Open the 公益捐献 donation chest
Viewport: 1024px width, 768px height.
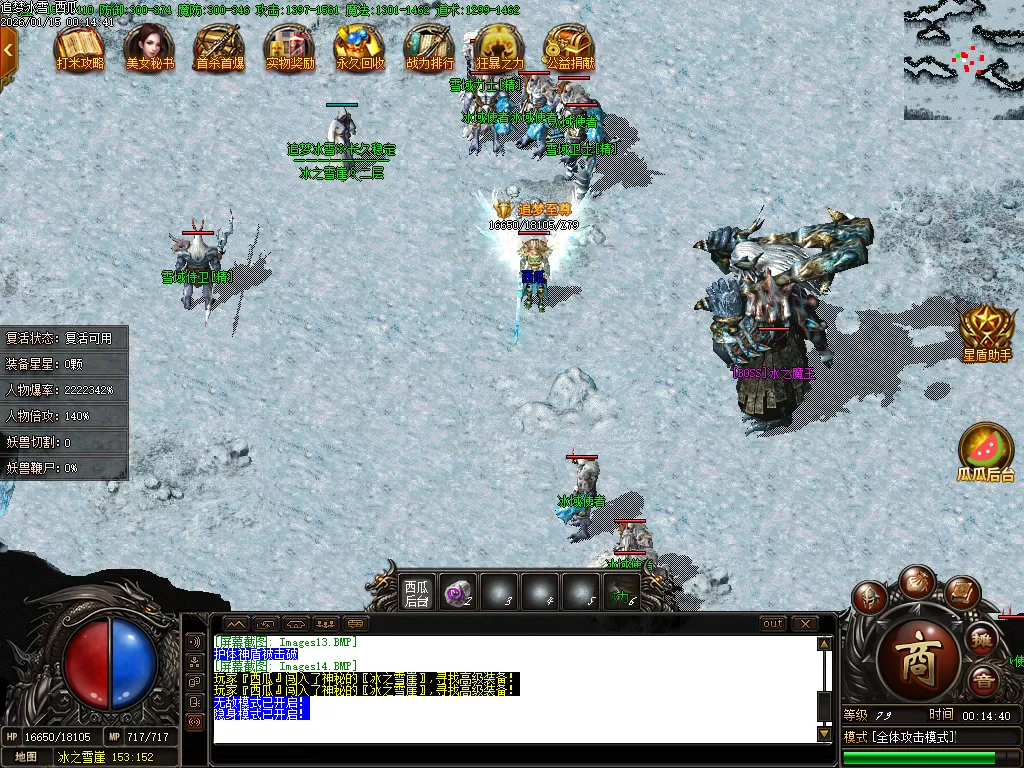pyautogui.click(x=569, y=48)
